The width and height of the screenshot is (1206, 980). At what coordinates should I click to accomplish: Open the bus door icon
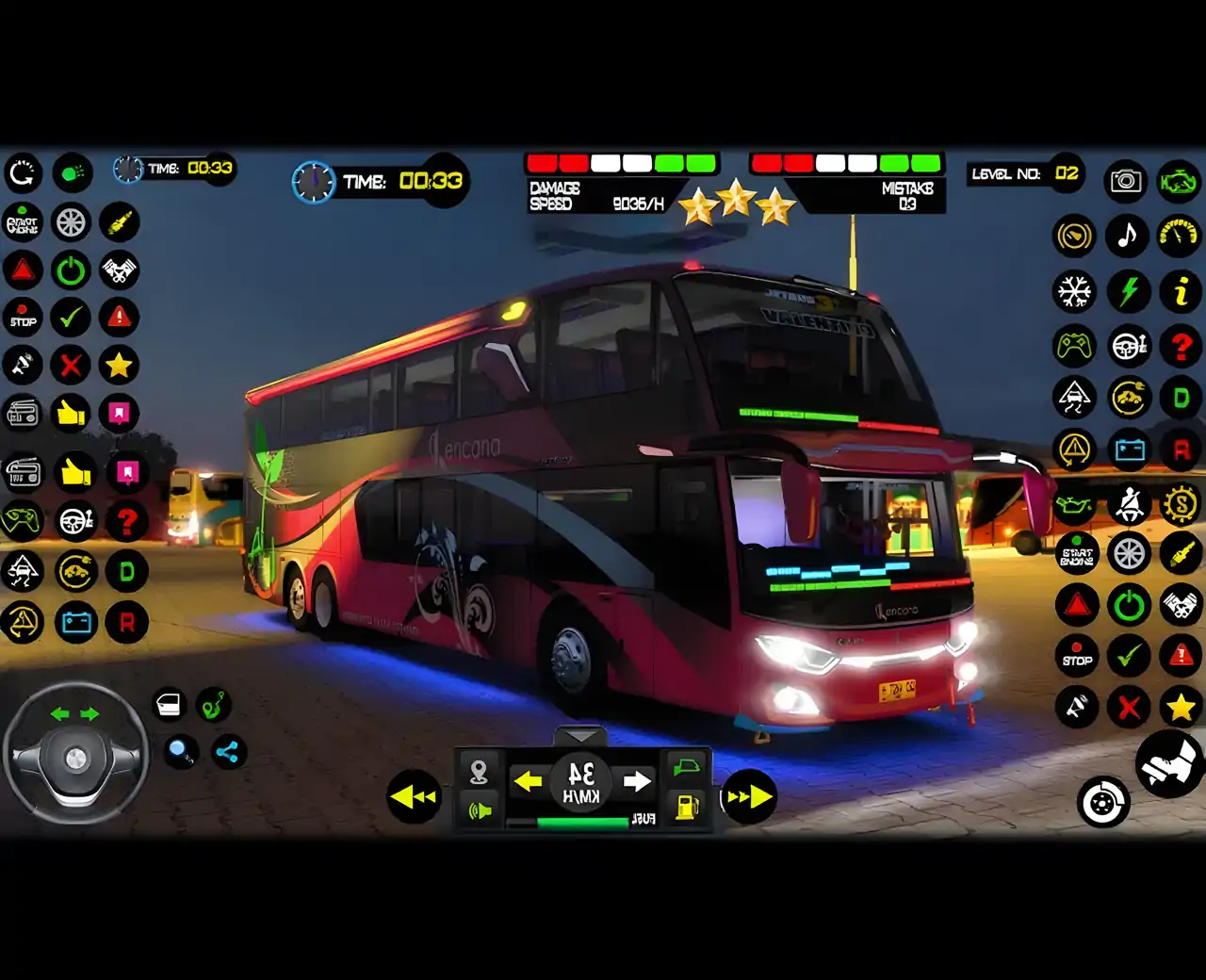169,704
